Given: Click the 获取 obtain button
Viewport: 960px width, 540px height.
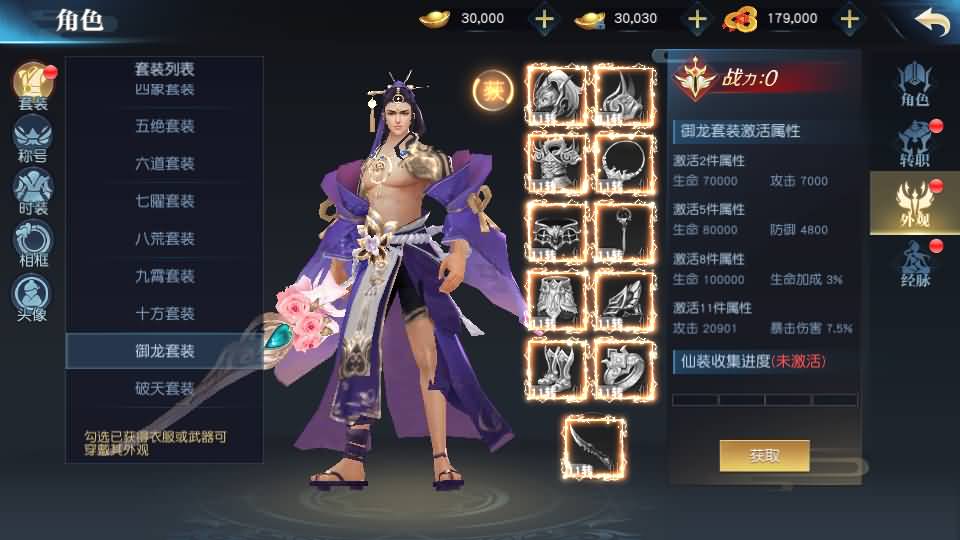Looking at the screenshot, I should [x=764, y=456].
